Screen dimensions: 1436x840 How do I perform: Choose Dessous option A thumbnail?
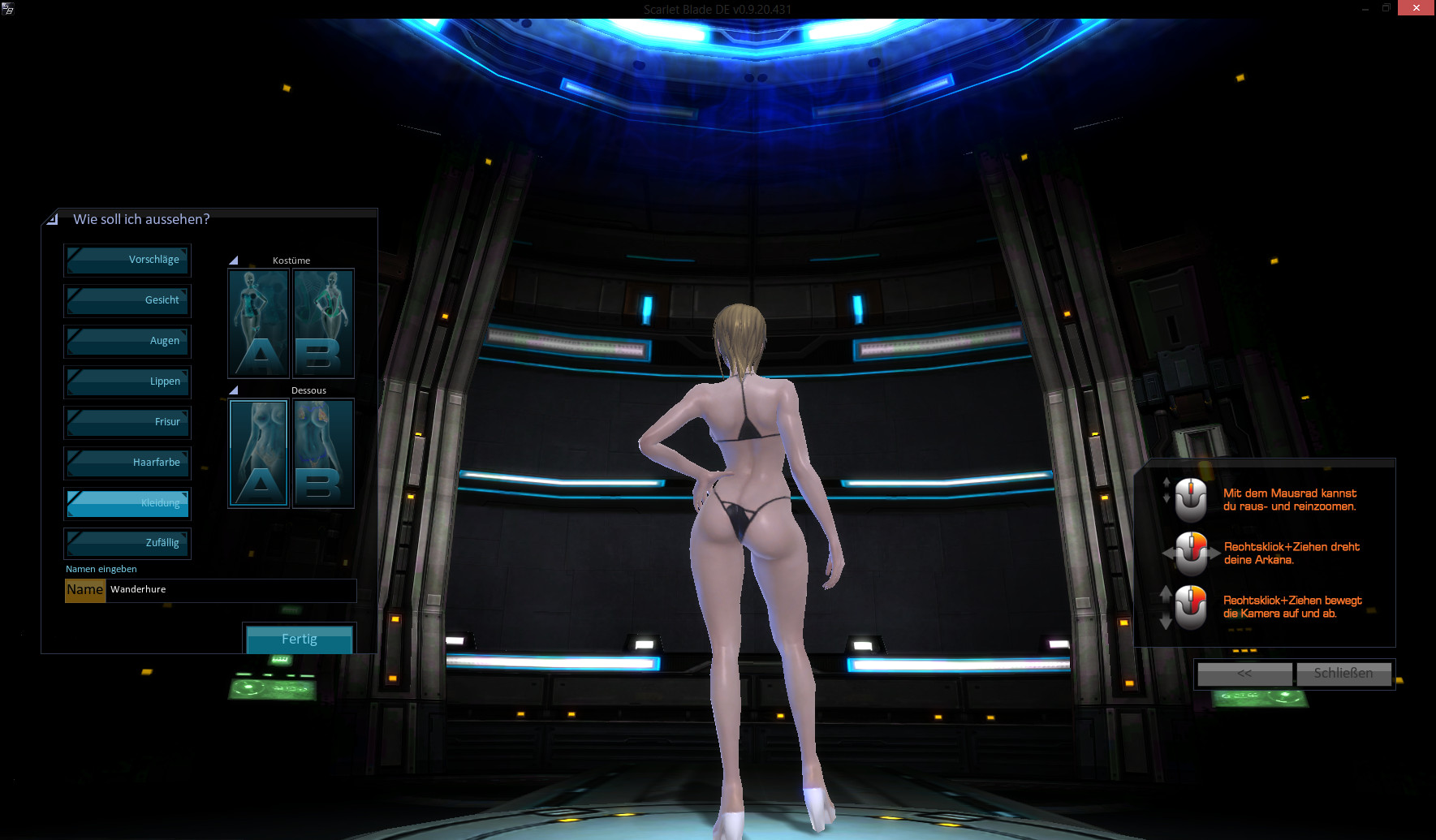coord(259,453)
